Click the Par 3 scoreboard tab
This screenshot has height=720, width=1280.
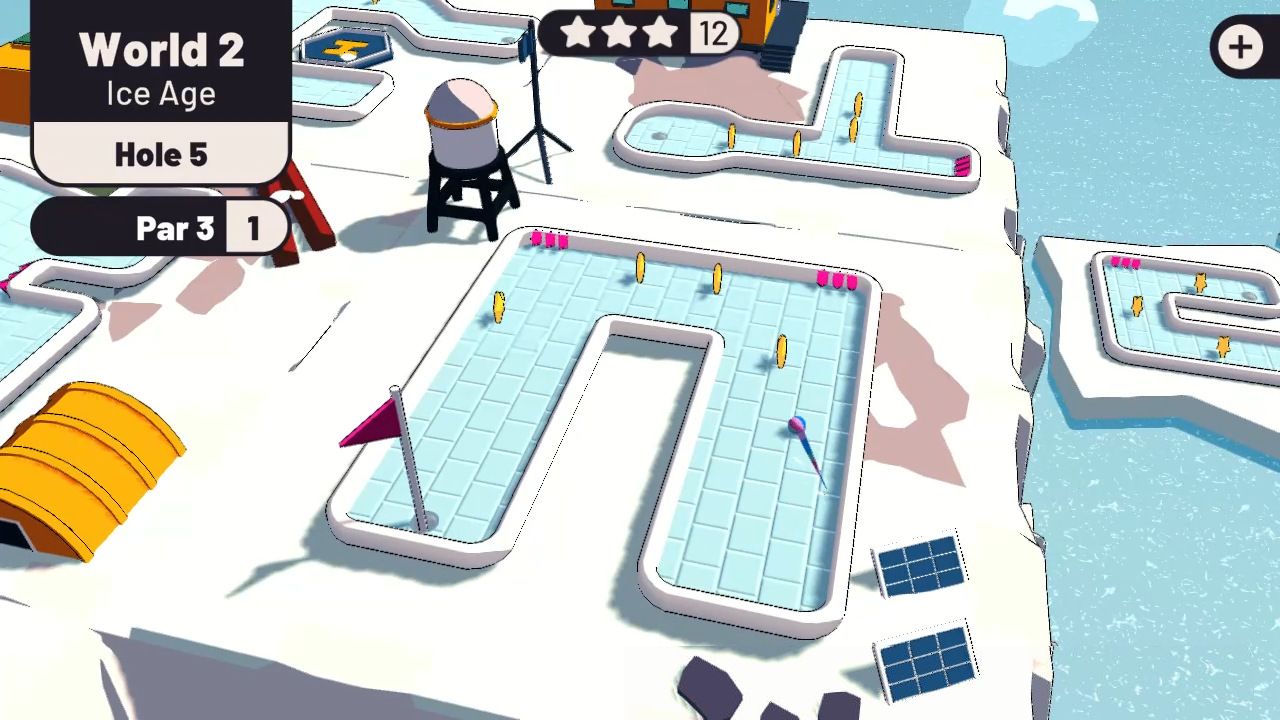pyautogui.click(x=175, y=228)
